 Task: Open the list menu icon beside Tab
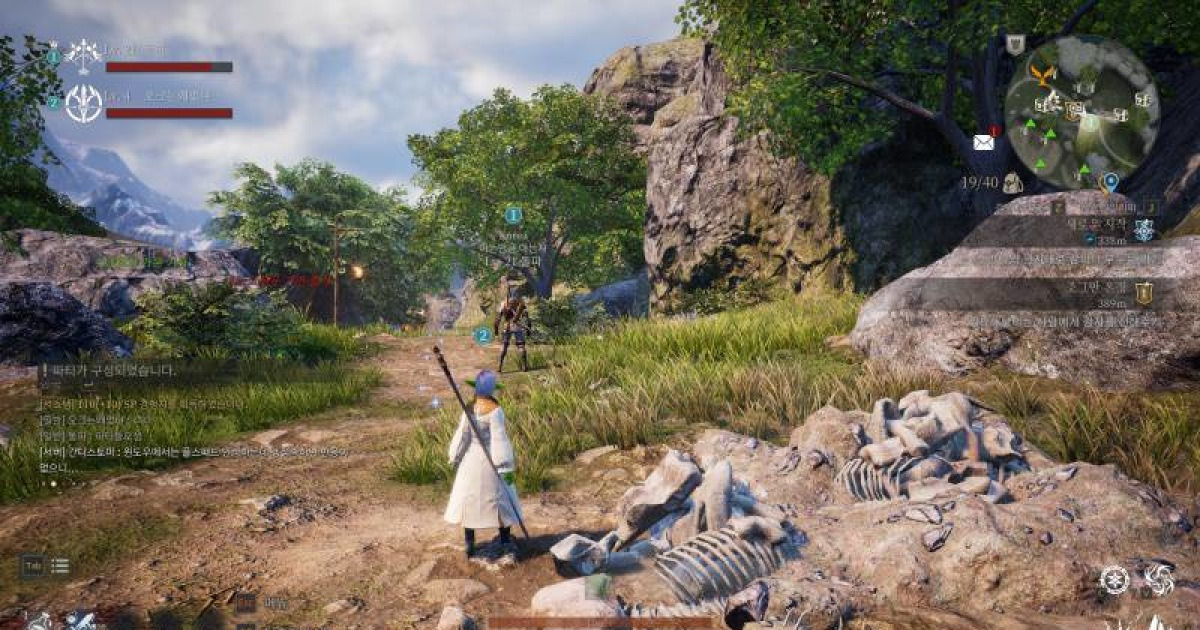point(60,566)
